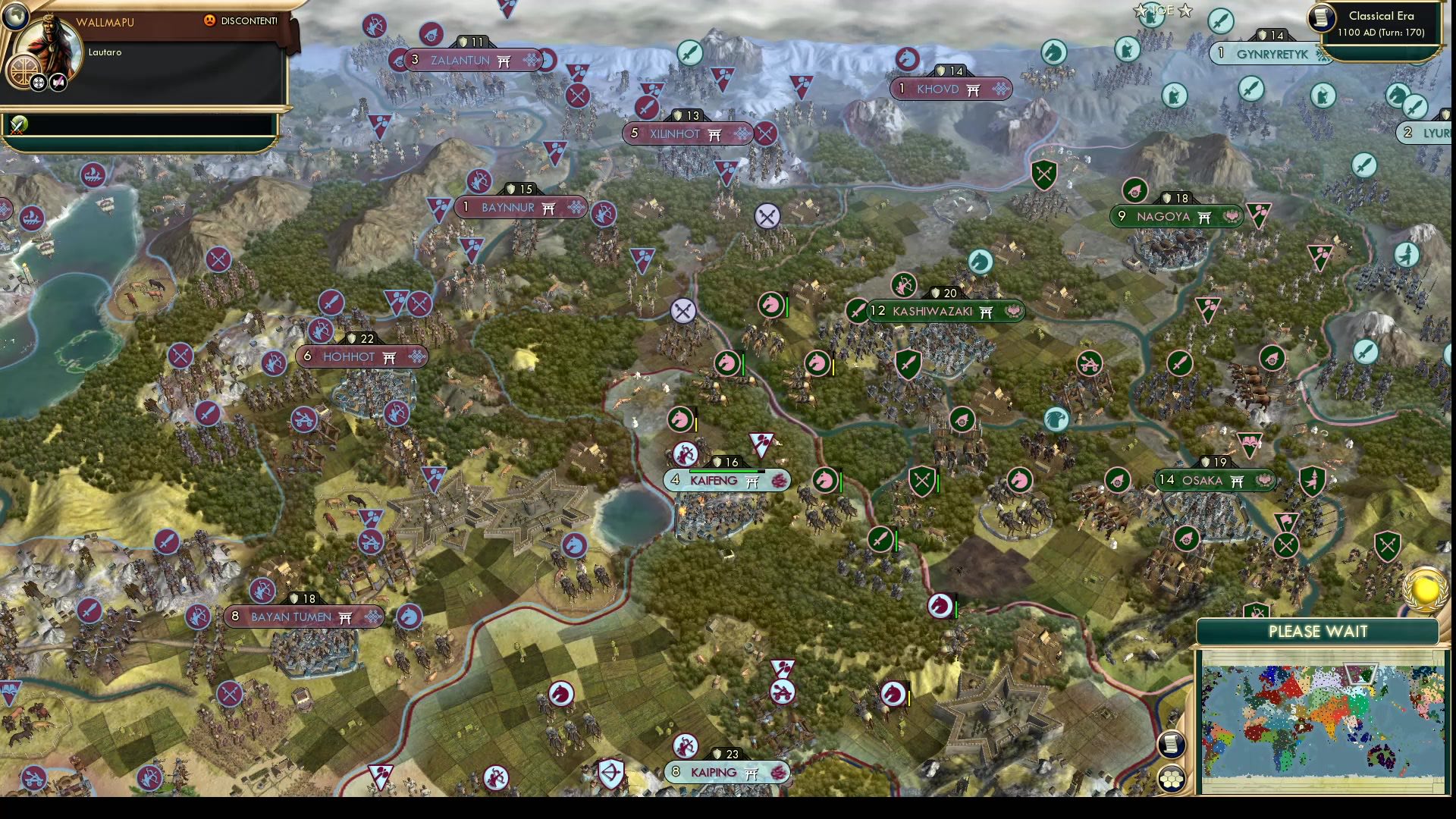Open the Nagoya city screen
The width and height of the screenshot is (1456, 819).
(1175, 216)
